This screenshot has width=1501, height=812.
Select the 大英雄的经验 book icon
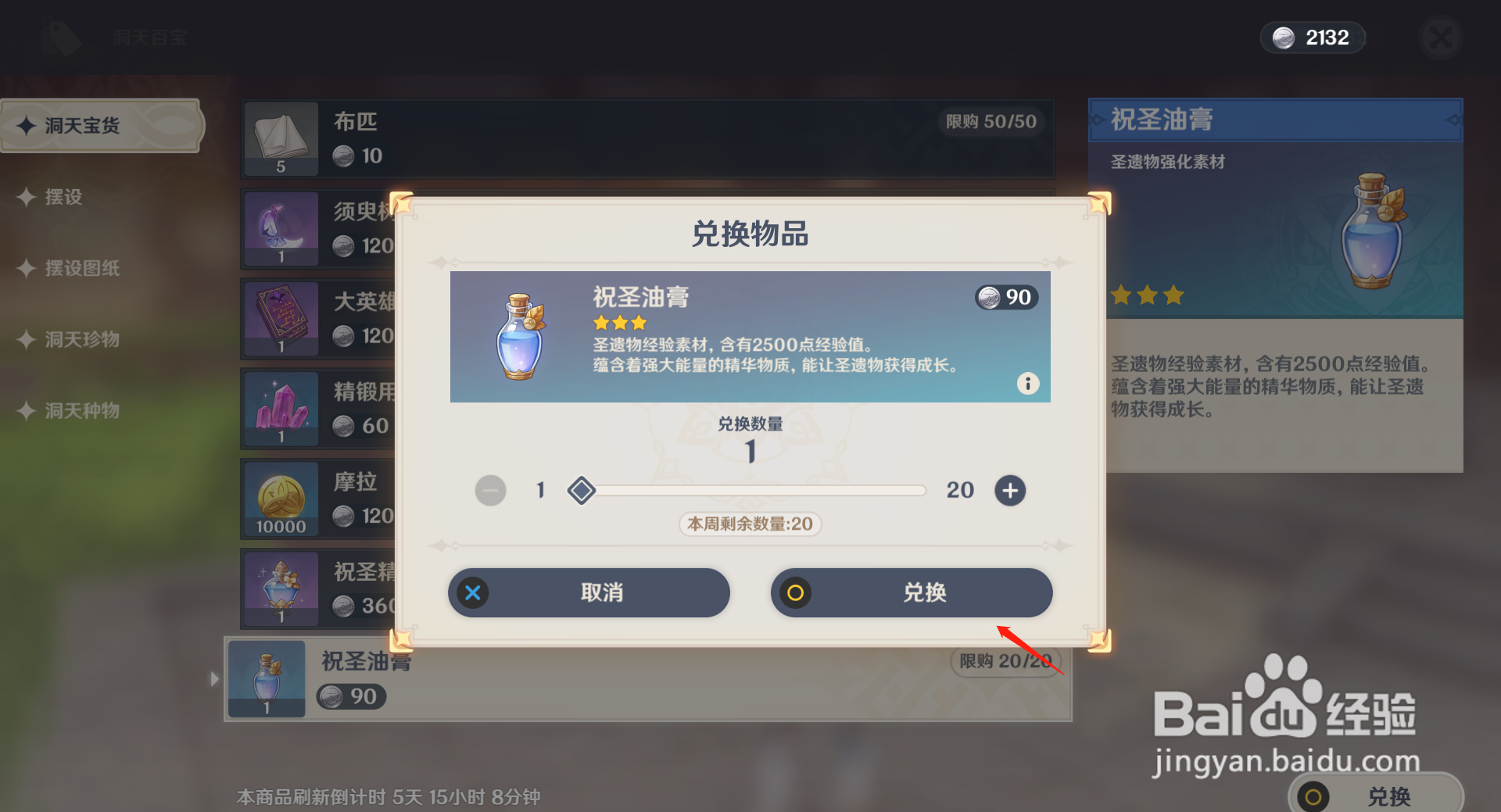(x=281, y=318)
